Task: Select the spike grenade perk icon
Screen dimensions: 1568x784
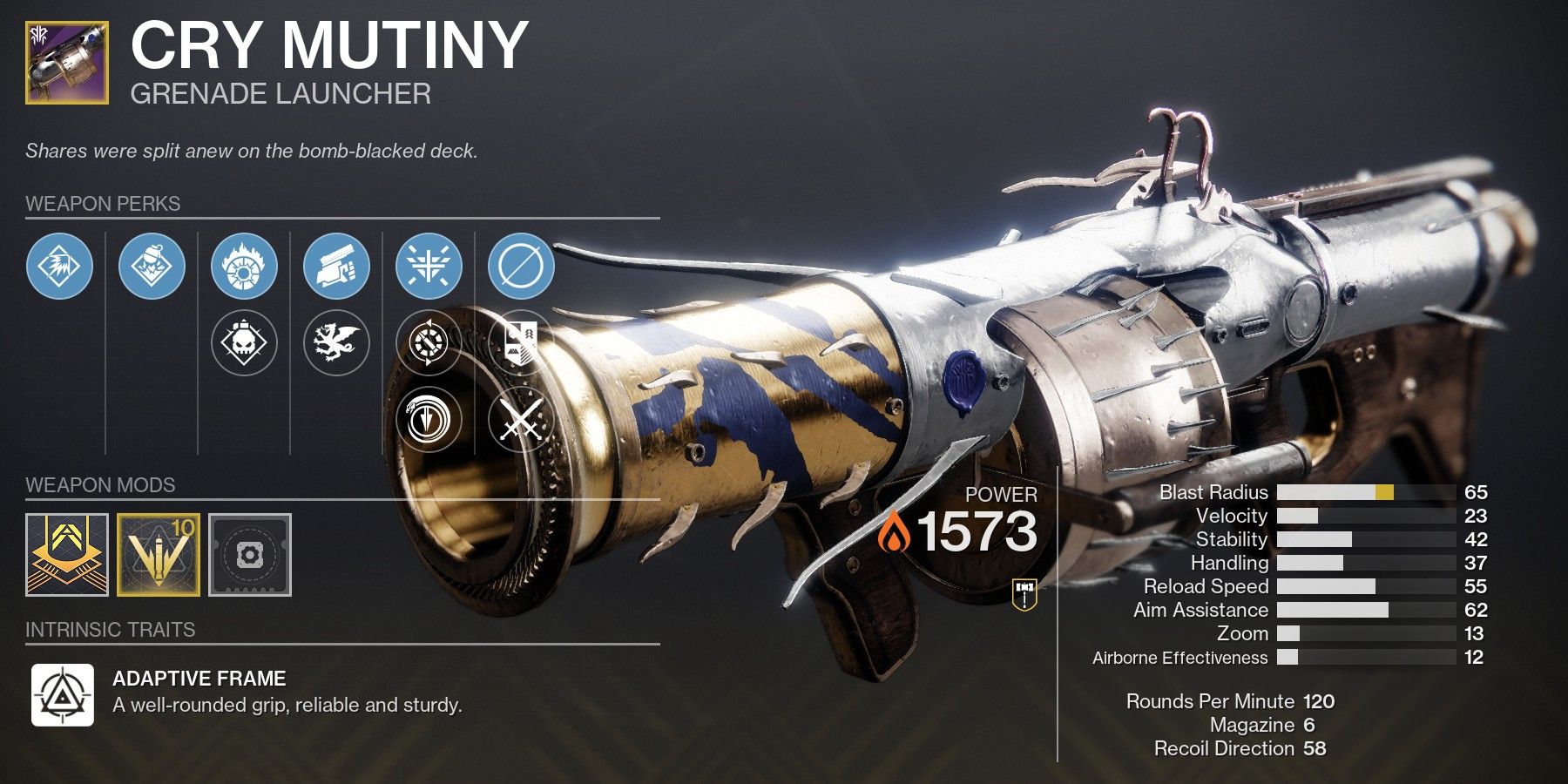Action: pyautogui.click(x=152, y=267)
